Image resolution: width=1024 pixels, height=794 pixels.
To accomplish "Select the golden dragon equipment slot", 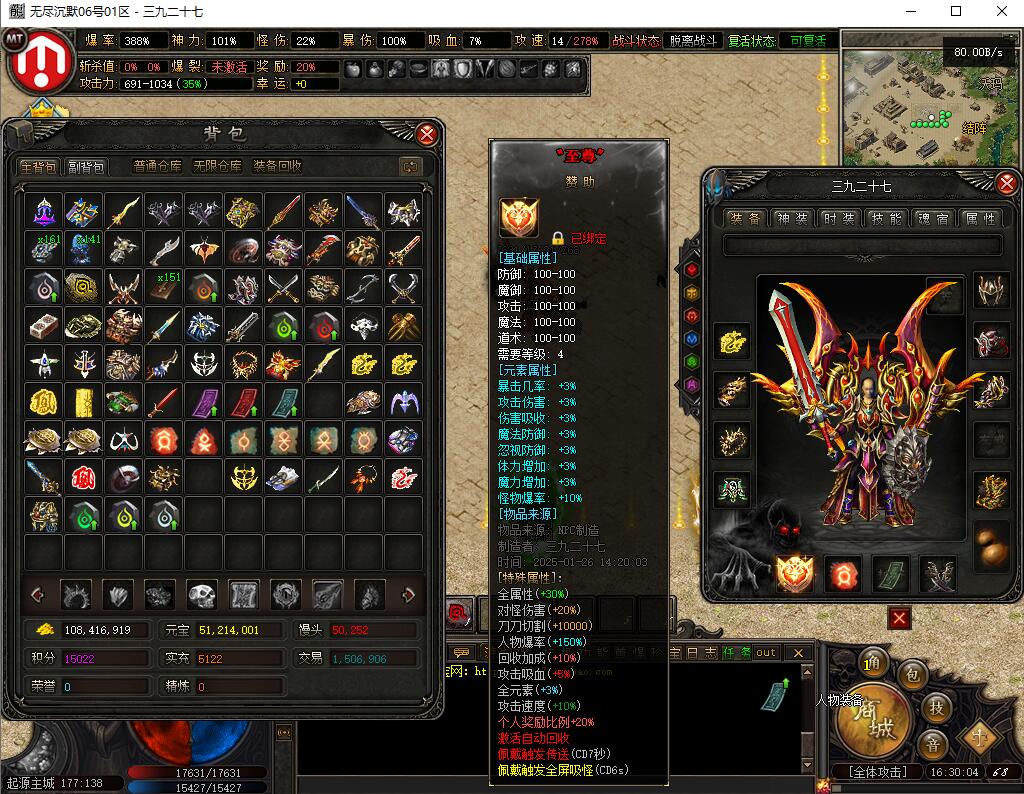I will (x=731, y=341).
